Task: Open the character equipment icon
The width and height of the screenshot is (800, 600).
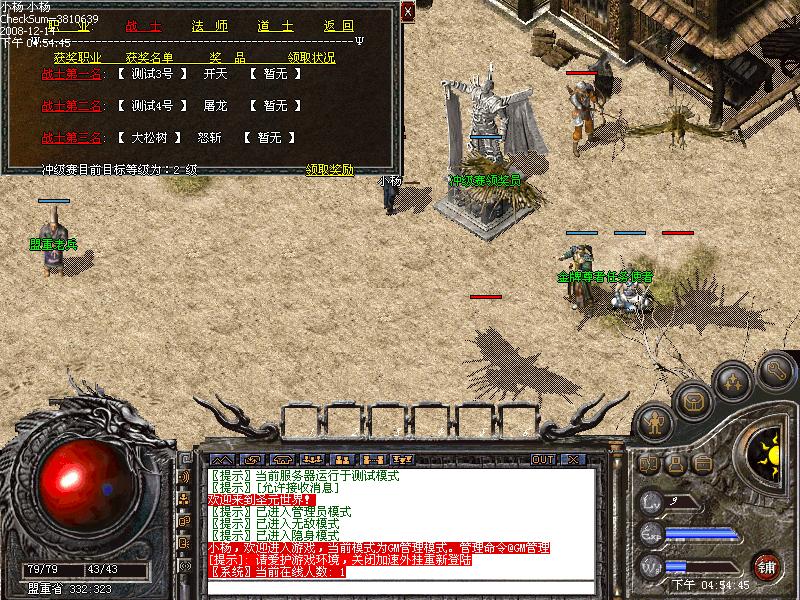Action: pyautogui.click(x=655, y=422)
